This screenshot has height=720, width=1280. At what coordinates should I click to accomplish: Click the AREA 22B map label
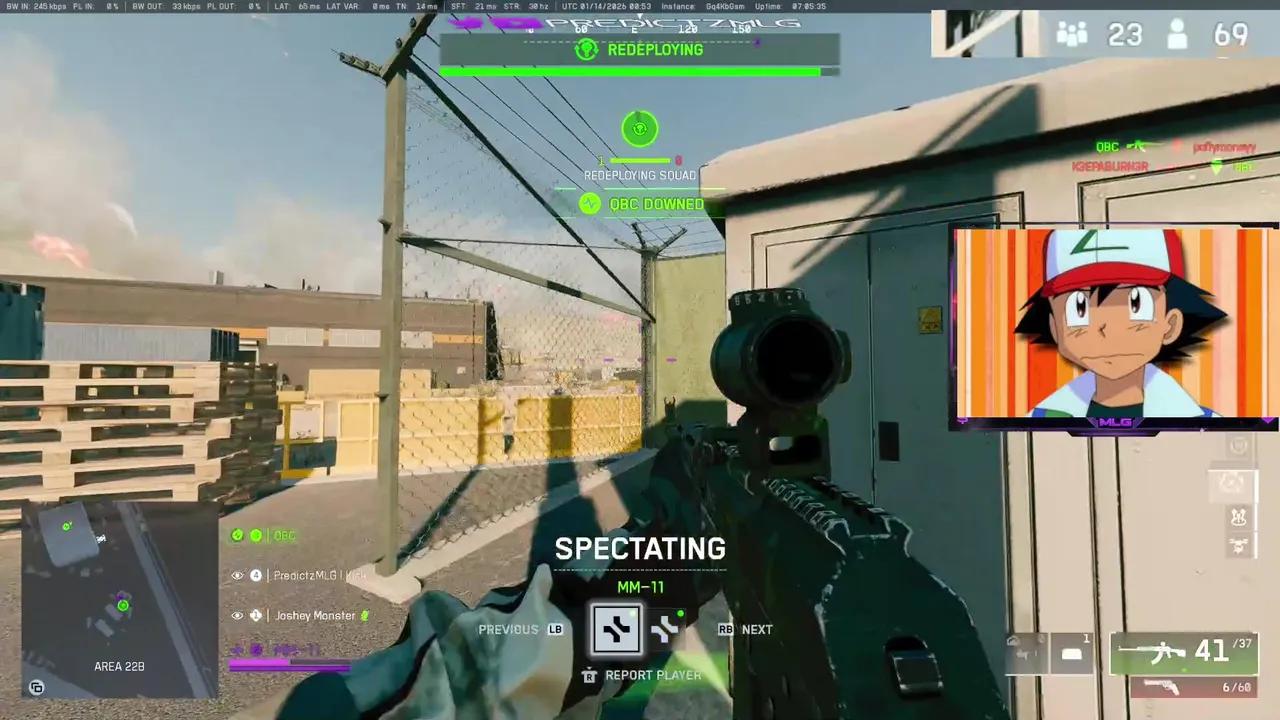point(119,666)
